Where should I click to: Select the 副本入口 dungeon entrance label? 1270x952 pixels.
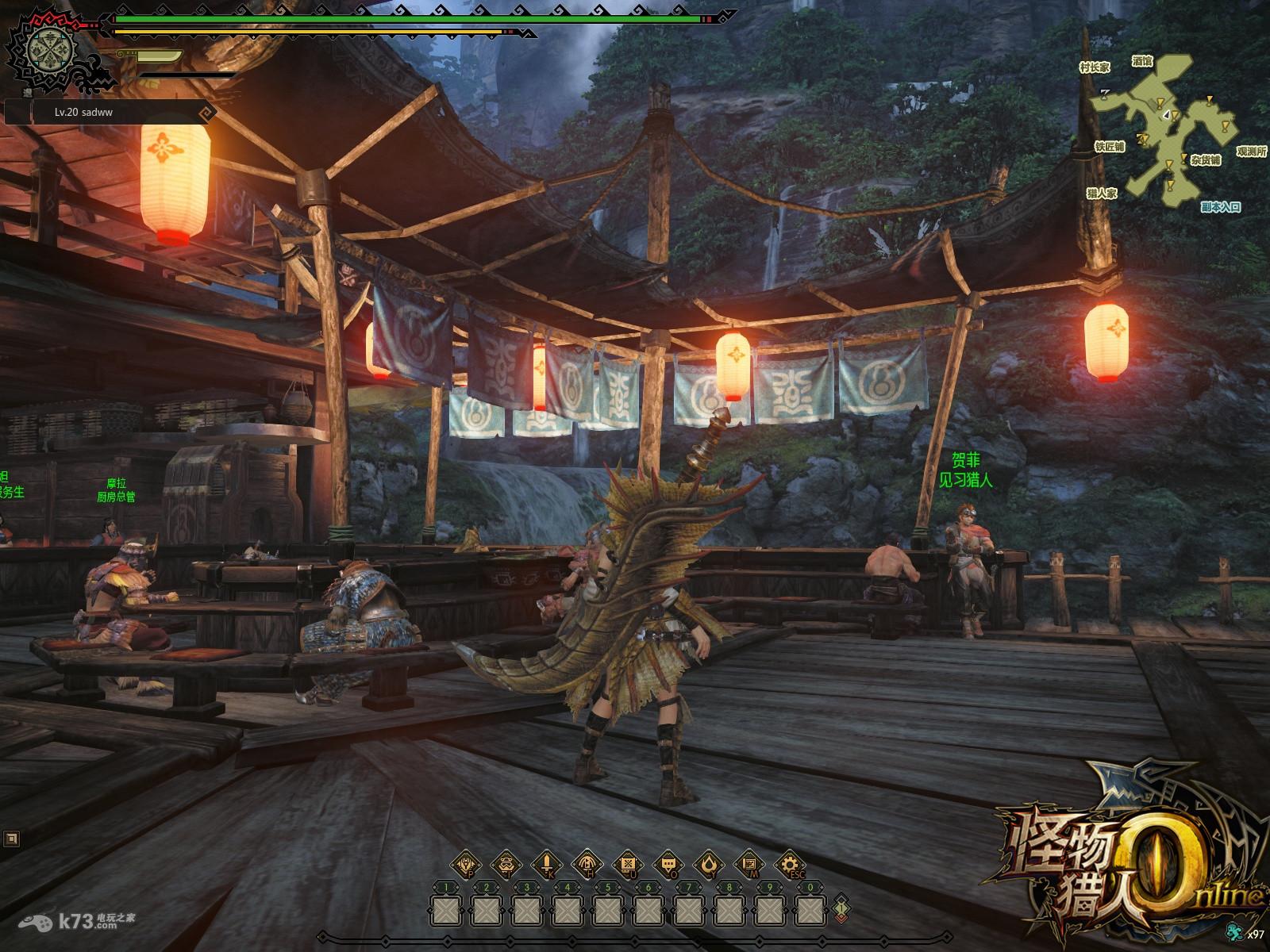(1220, 207)
